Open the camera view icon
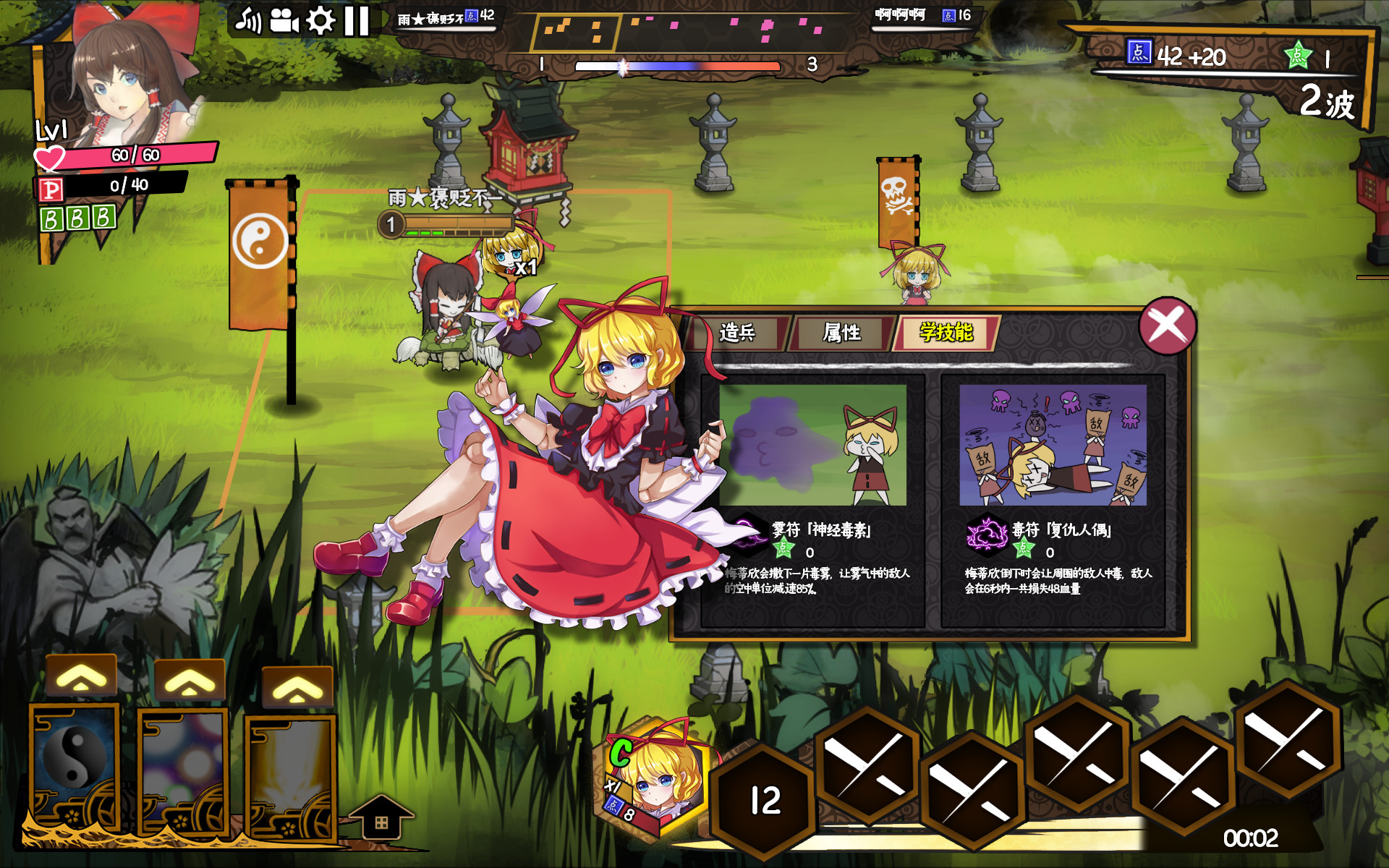The height and width of the screenshot is (868, 1389). pyautogui.click(x=285, y=21)
